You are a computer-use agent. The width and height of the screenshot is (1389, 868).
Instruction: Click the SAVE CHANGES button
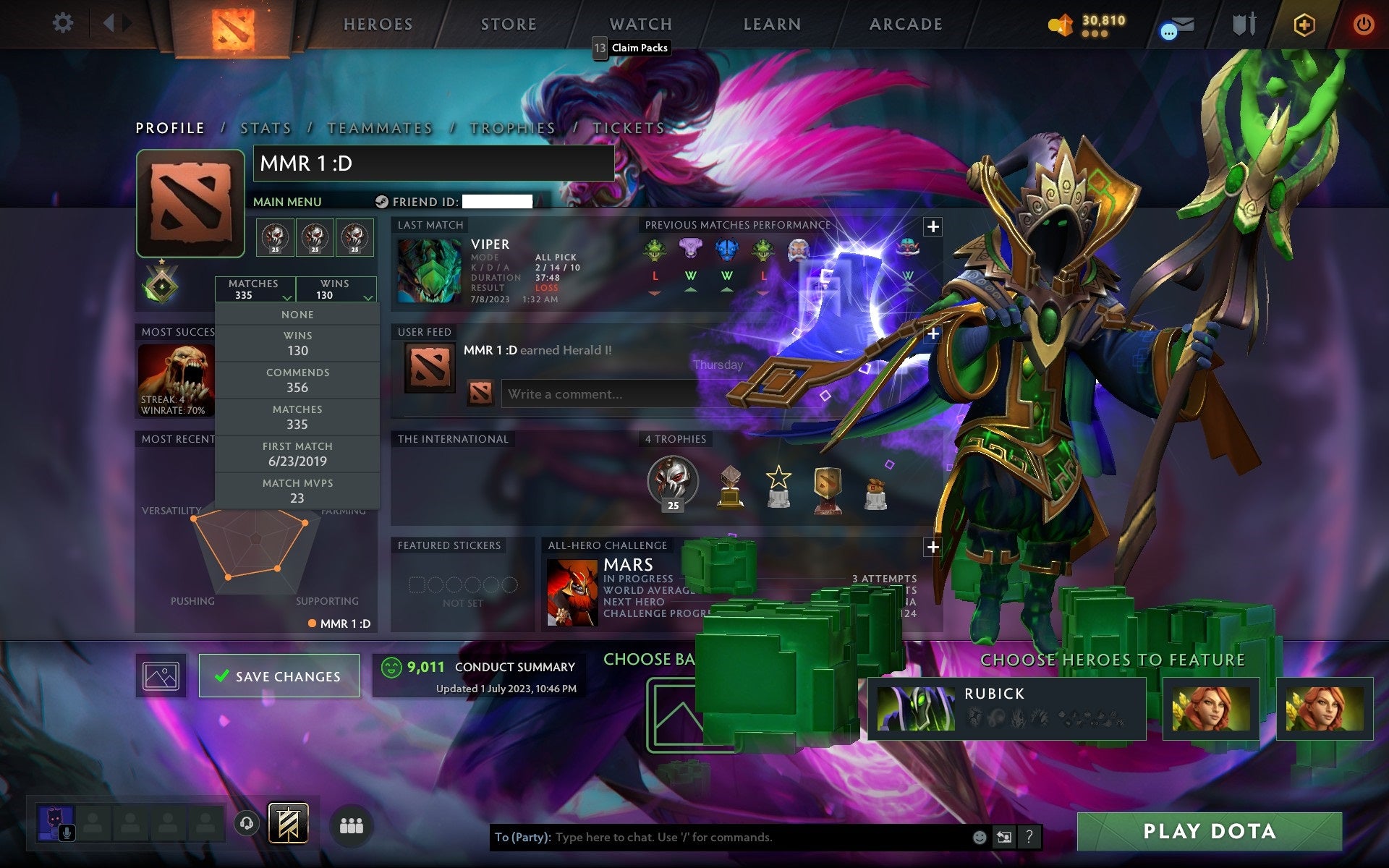279,676
